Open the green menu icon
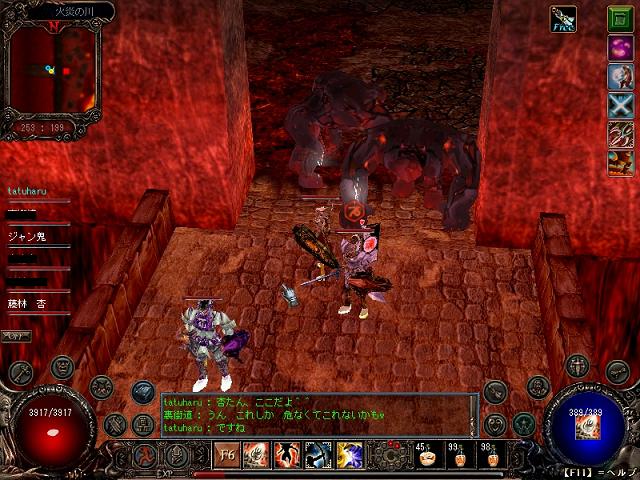 pyautogui.click(x=620, y=19)
